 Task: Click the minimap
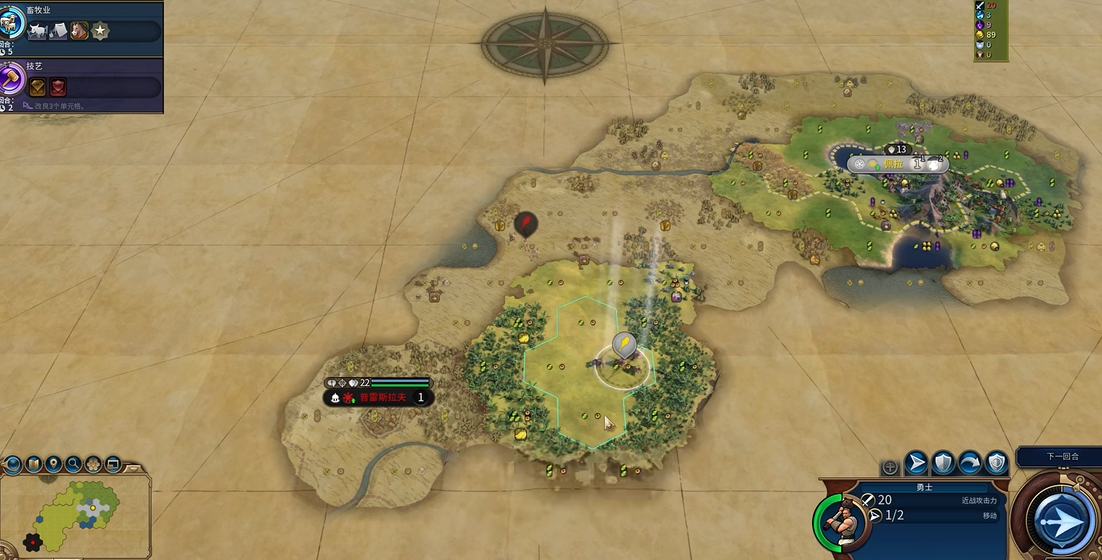point(78,513)
